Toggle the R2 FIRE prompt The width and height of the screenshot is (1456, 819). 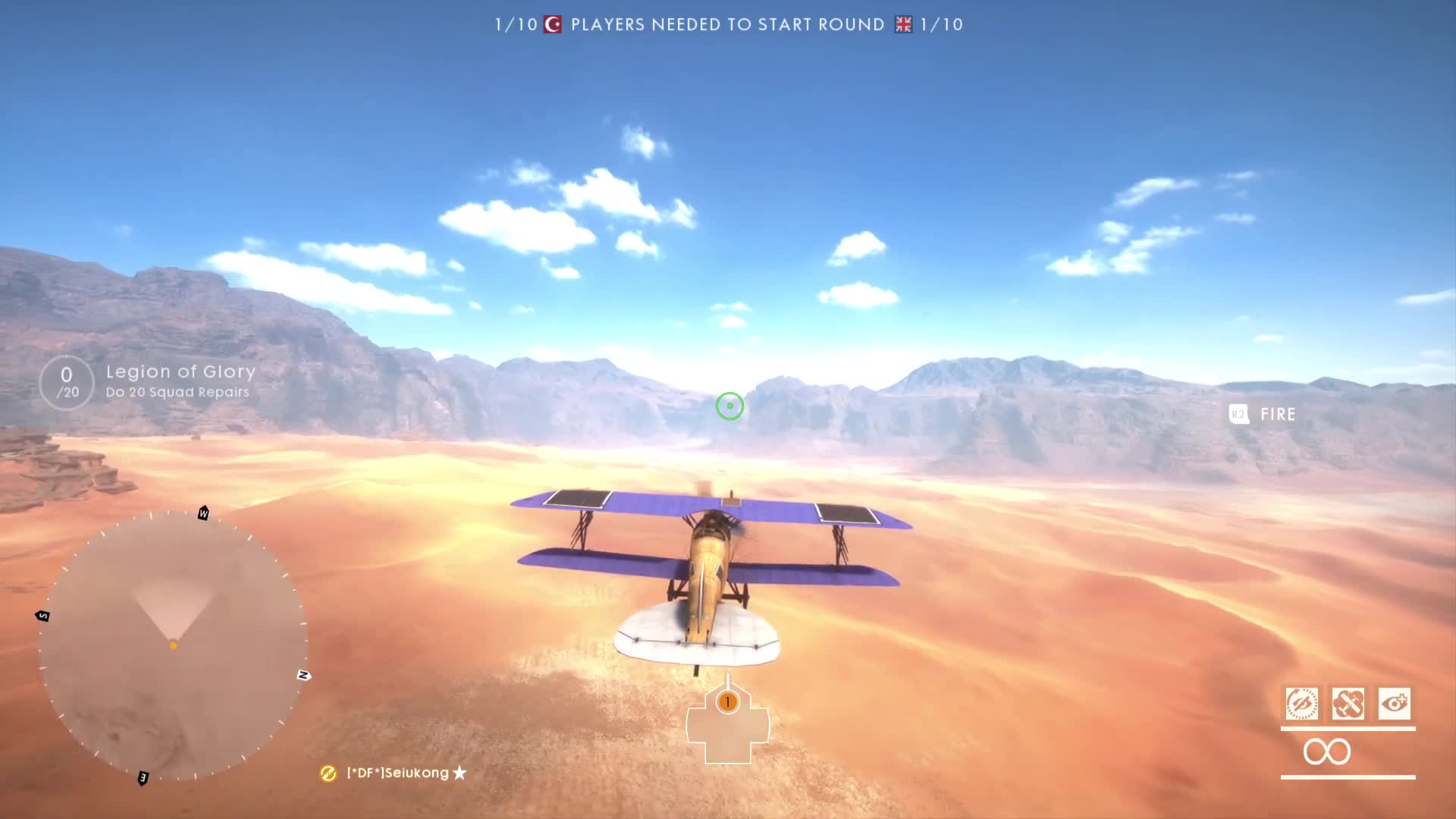click(x=1261, y=414)
